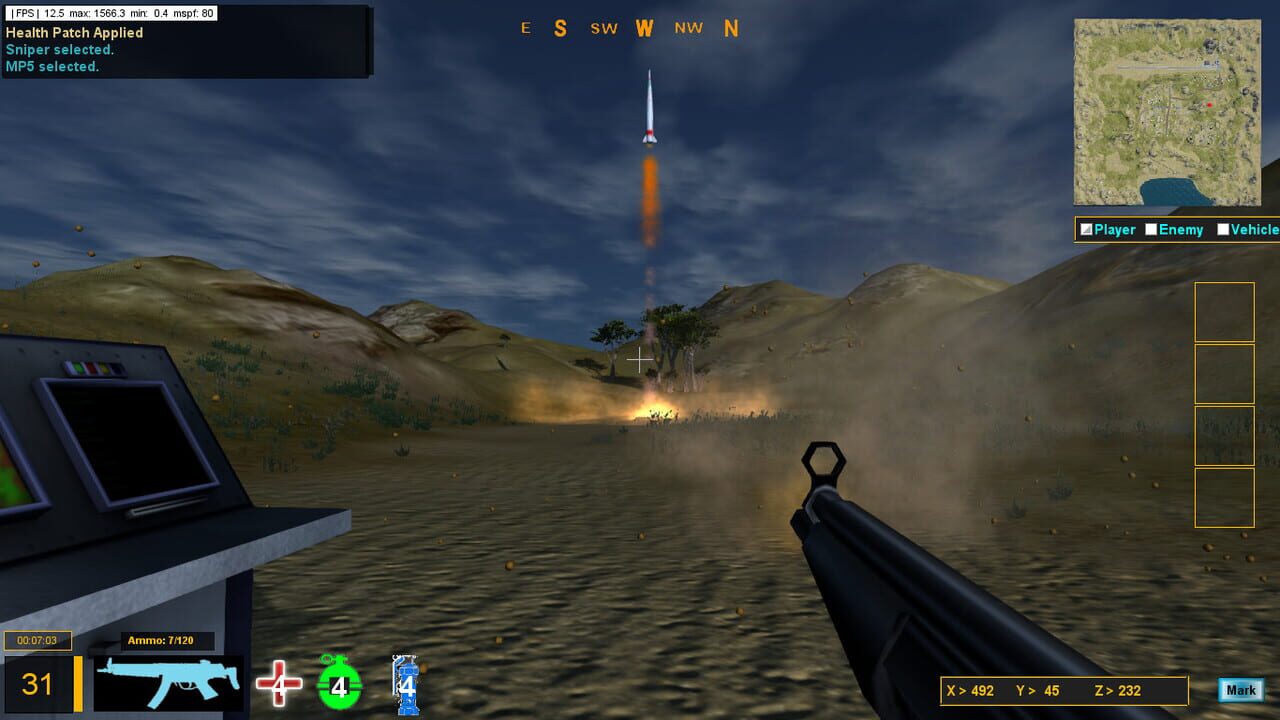1280x720 pixels.
Task: Toggle the Player checkbox under the minimap
Action: [x=1086, y=229]
